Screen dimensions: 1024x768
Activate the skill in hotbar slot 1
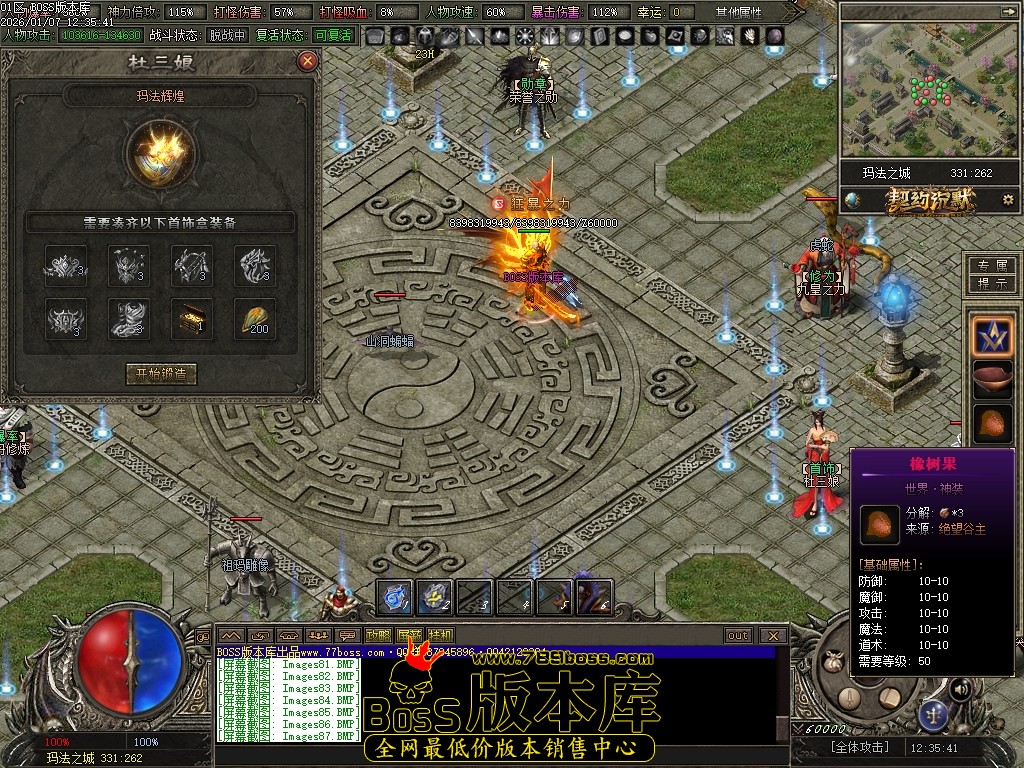click(x=396, y=596)
